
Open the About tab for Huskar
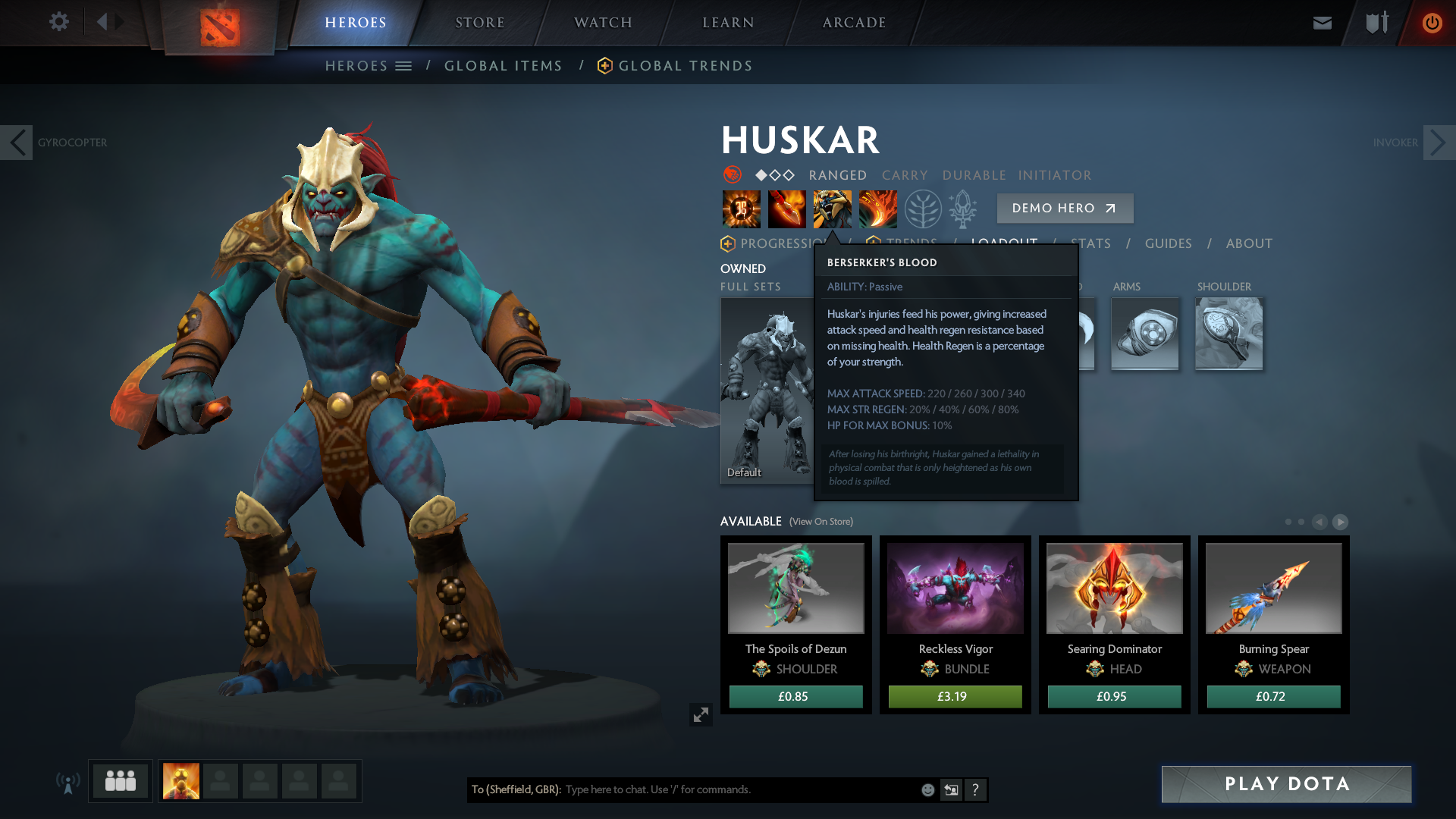point(1249,243)
